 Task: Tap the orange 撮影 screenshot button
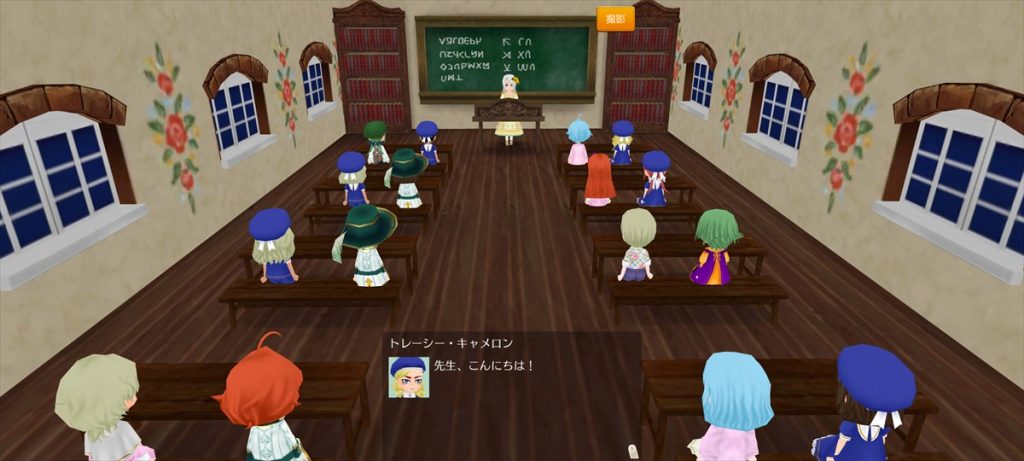coord(615,19)
